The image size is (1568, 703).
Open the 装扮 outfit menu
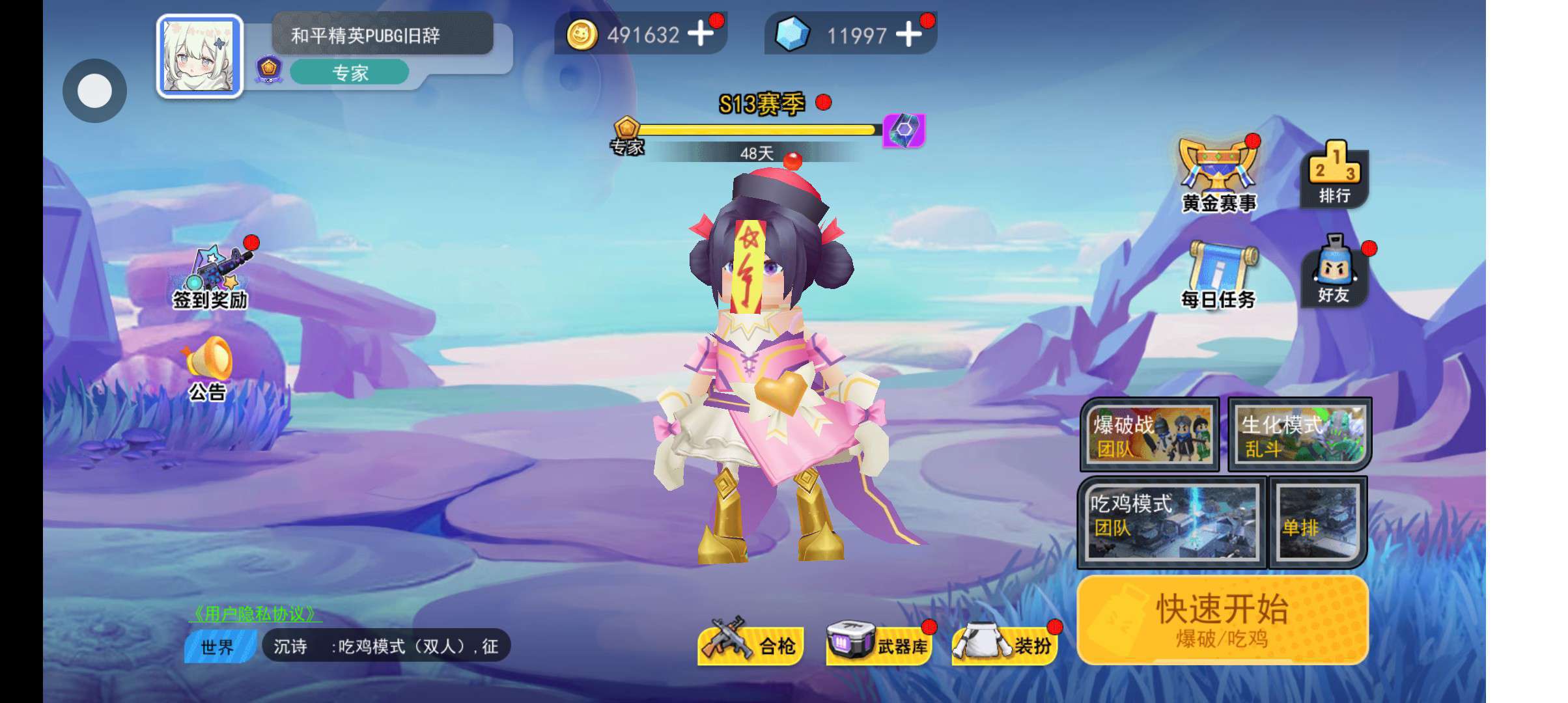[x=1005, y=644]
